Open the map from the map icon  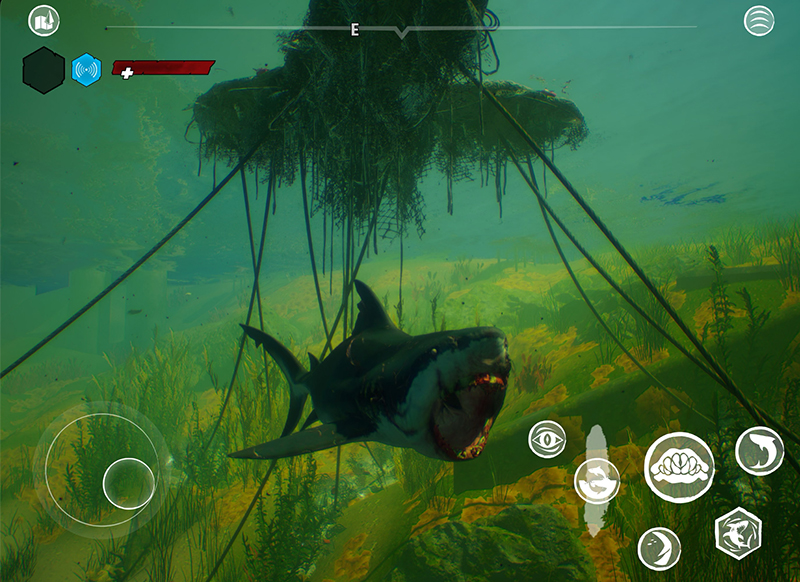pyautogui.click(x=44, y=20)
